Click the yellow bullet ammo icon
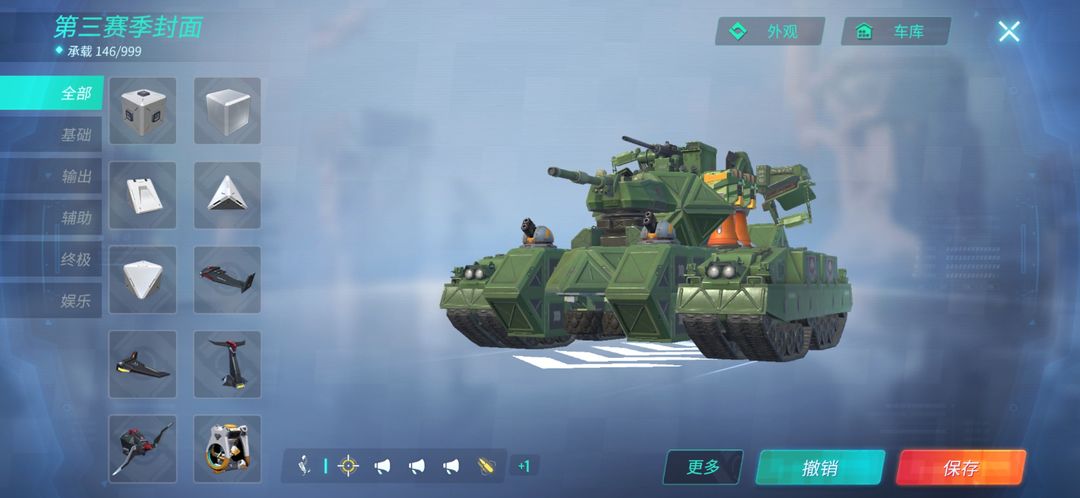 click(487, 465)
